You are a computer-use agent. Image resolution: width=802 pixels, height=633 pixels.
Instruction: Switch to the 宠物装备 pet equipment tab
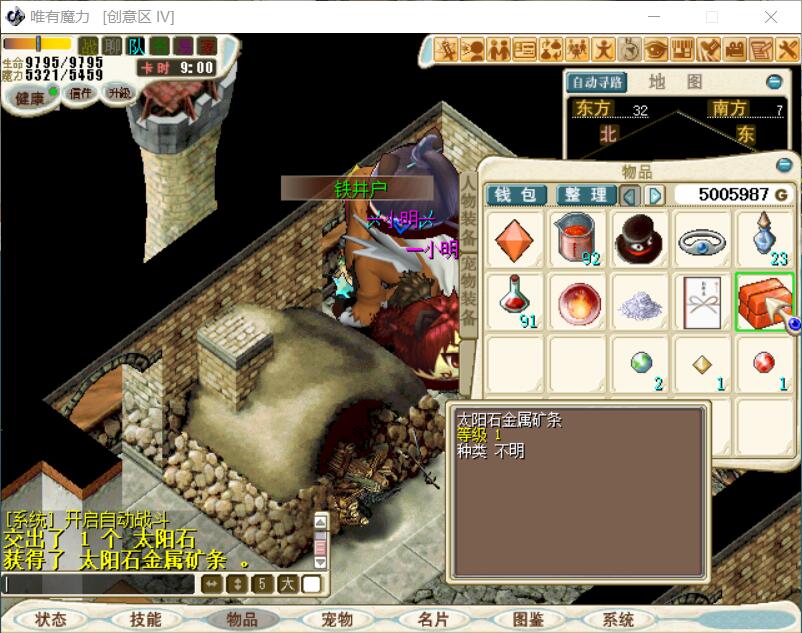point(468,291)
